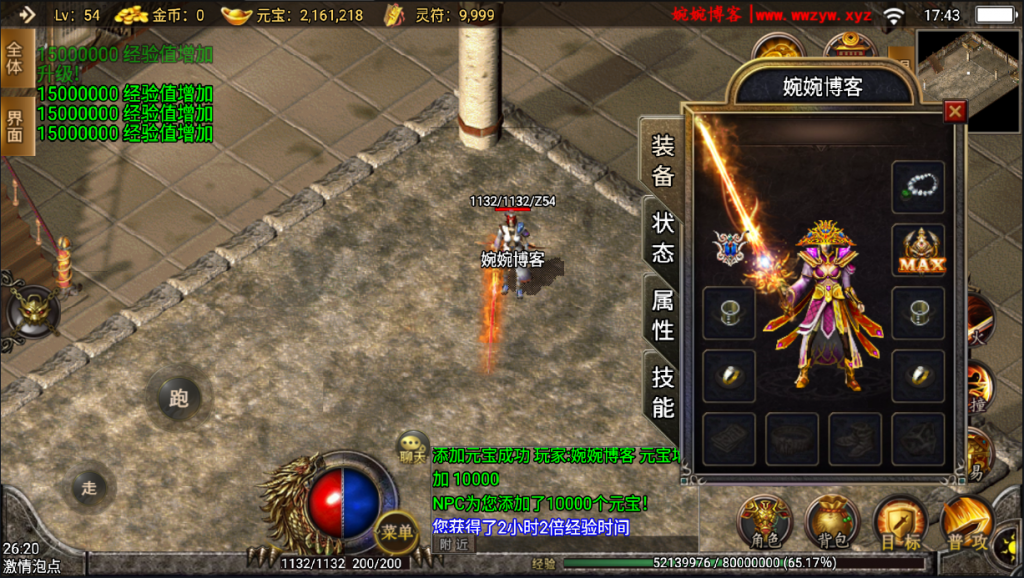Select the 附近 nearby chat channel
1024x578 pixels.
point(454,544)
